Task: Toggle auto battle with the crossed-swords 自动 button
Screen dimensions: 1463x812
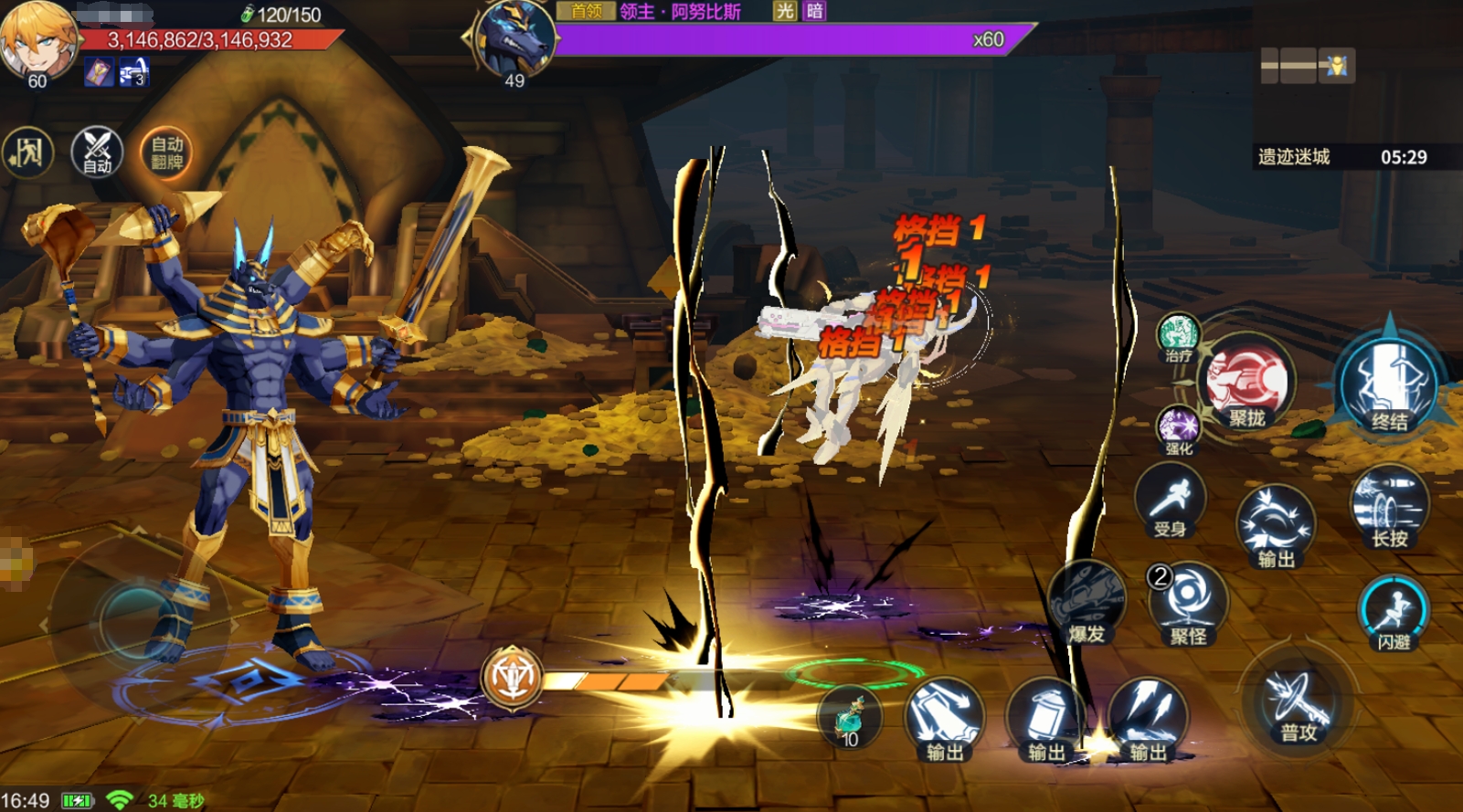Action: [x=97, y=152]
